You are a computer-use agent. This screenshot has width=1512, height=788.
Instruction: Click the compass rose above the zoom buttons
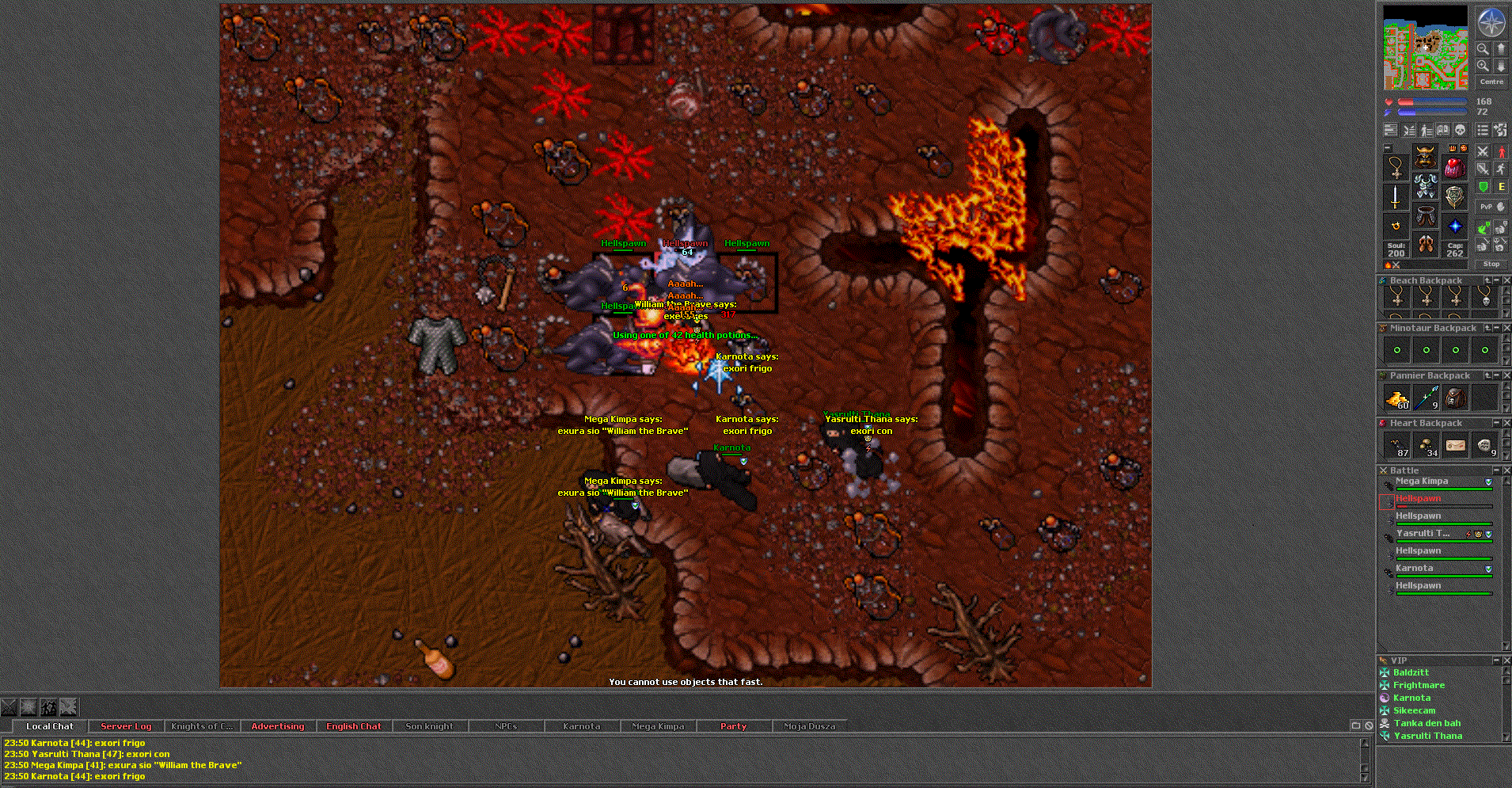coord(1491,22)
